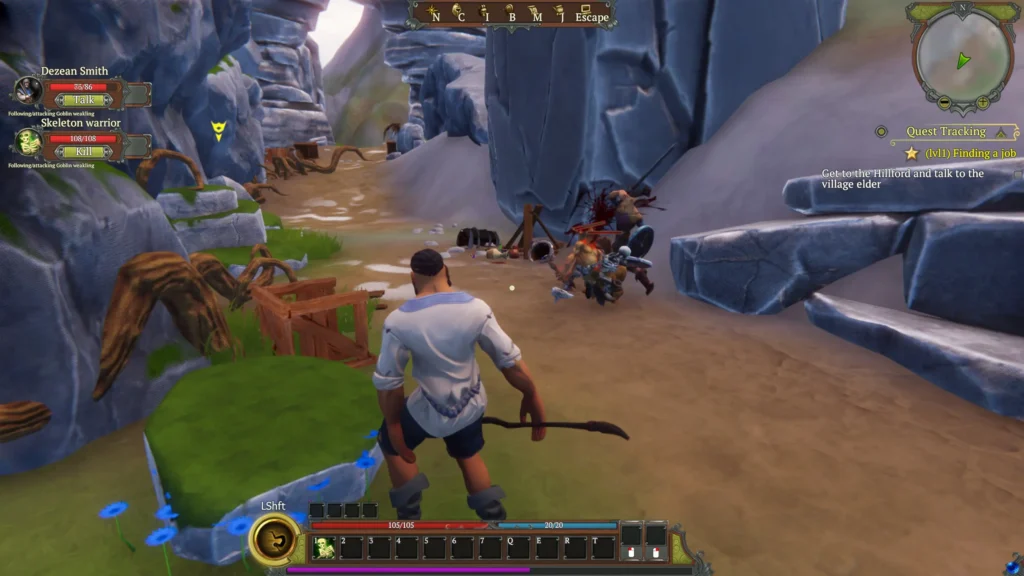Open the character sheet helmet icon
The image size is (1024, 576).
(x=457, y=12)
